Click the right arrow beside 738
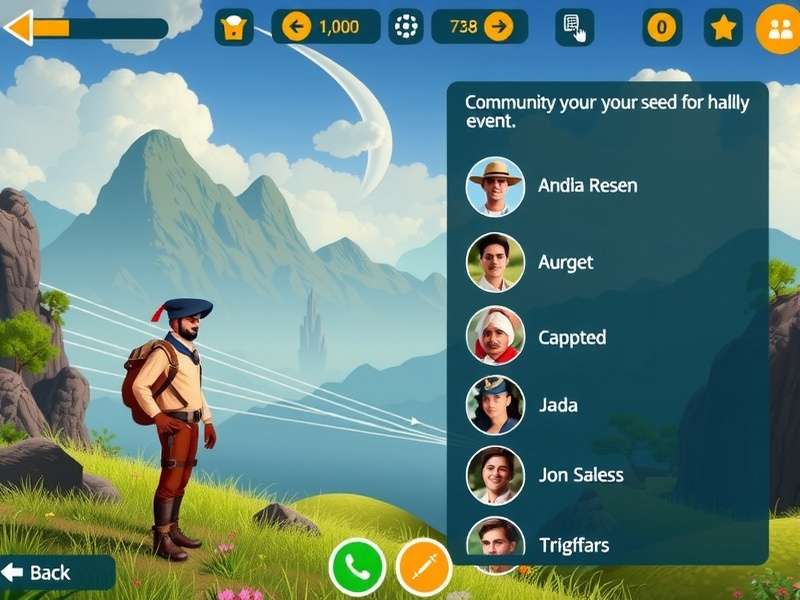800x600 pixels. 497,27
